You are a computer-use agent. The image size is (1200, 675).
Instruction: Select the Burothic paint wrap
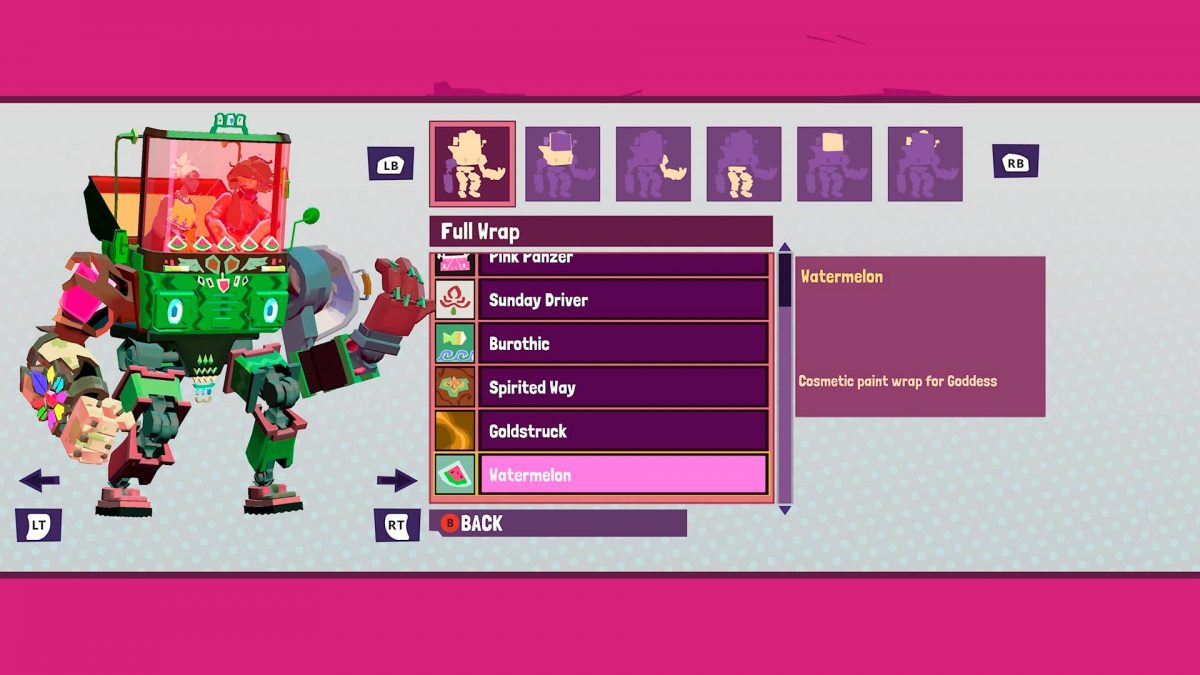[622, 344]
